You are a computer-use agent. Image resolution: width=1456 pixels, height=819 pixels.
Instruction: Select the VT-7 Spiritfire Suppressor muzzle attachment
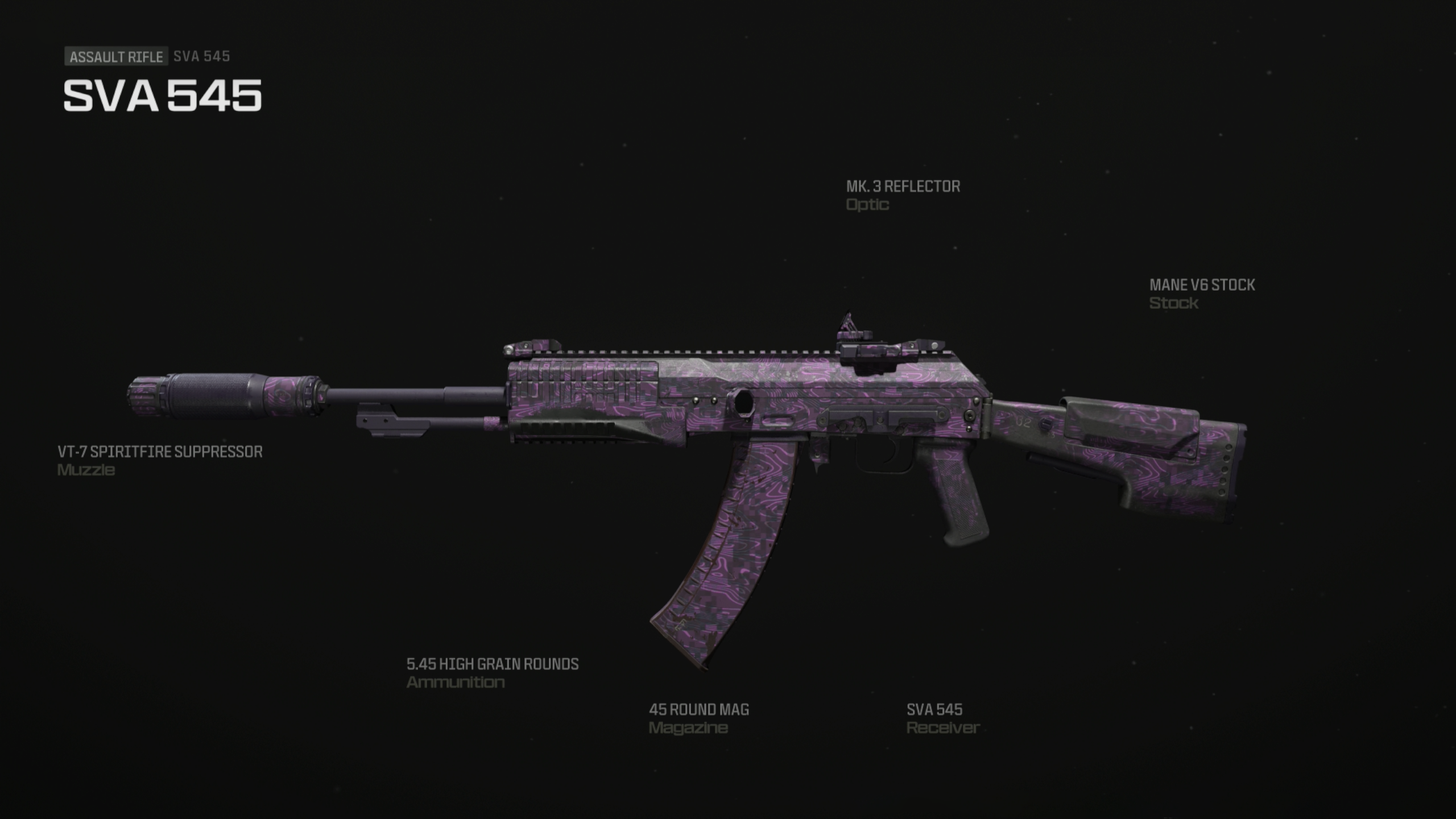(159, 452)
